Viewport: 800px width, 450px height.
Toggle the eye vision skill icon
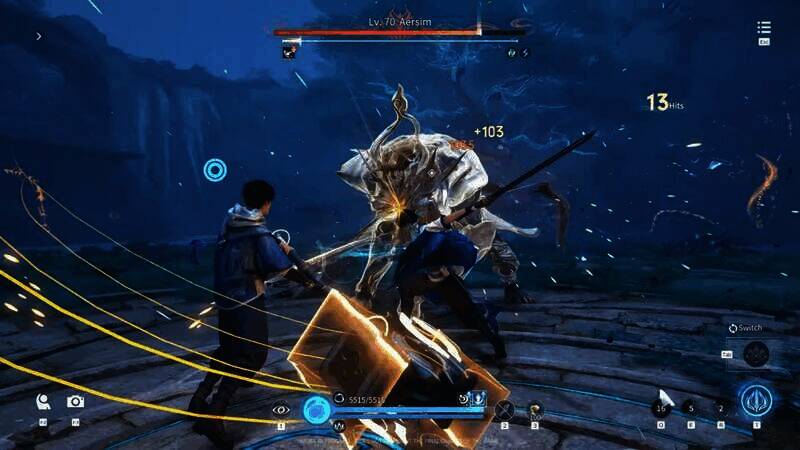tap(281, 408)
